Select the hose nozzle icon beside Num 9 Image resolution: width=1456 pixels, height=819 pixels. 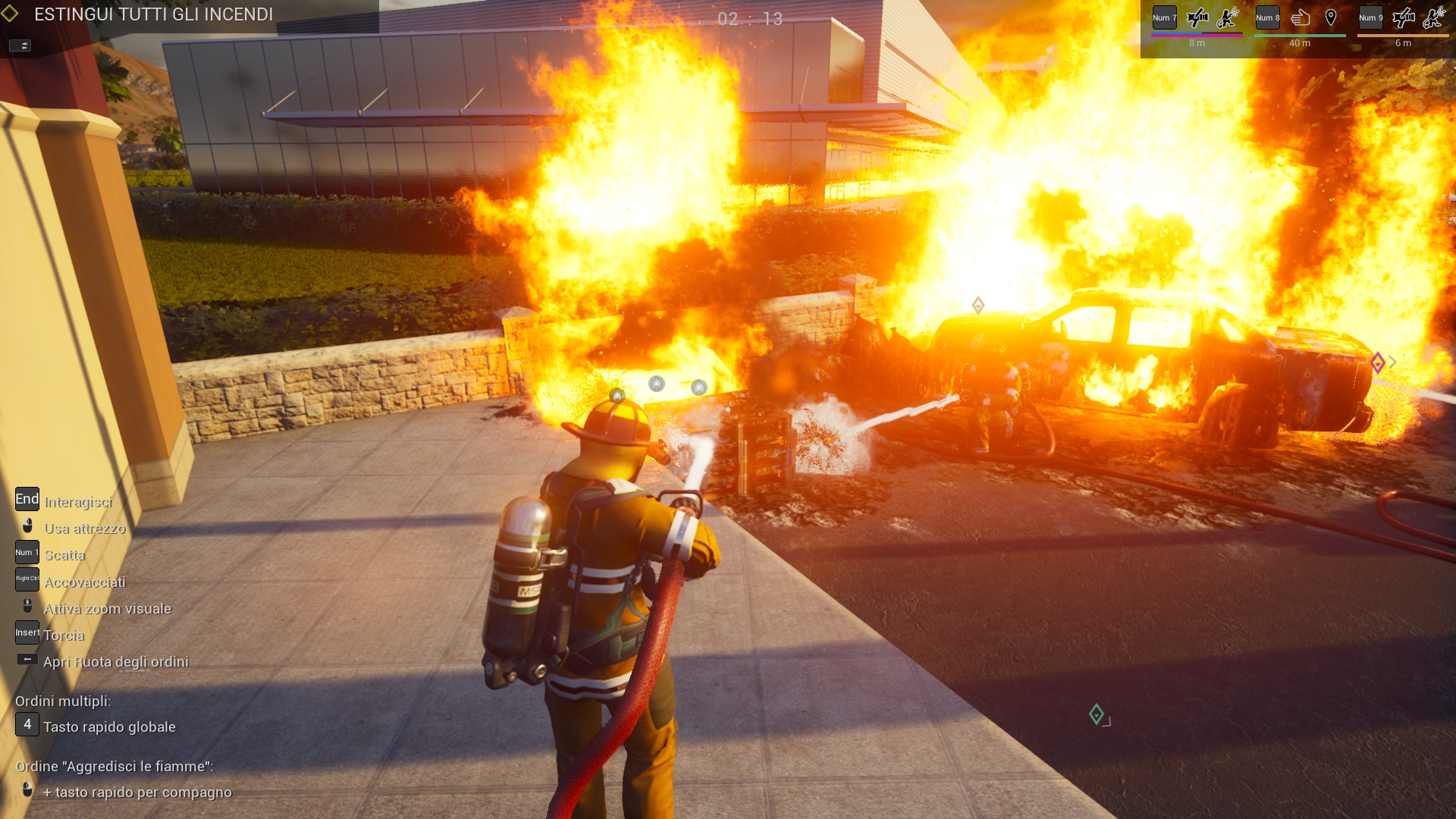tap(1404, 17)
